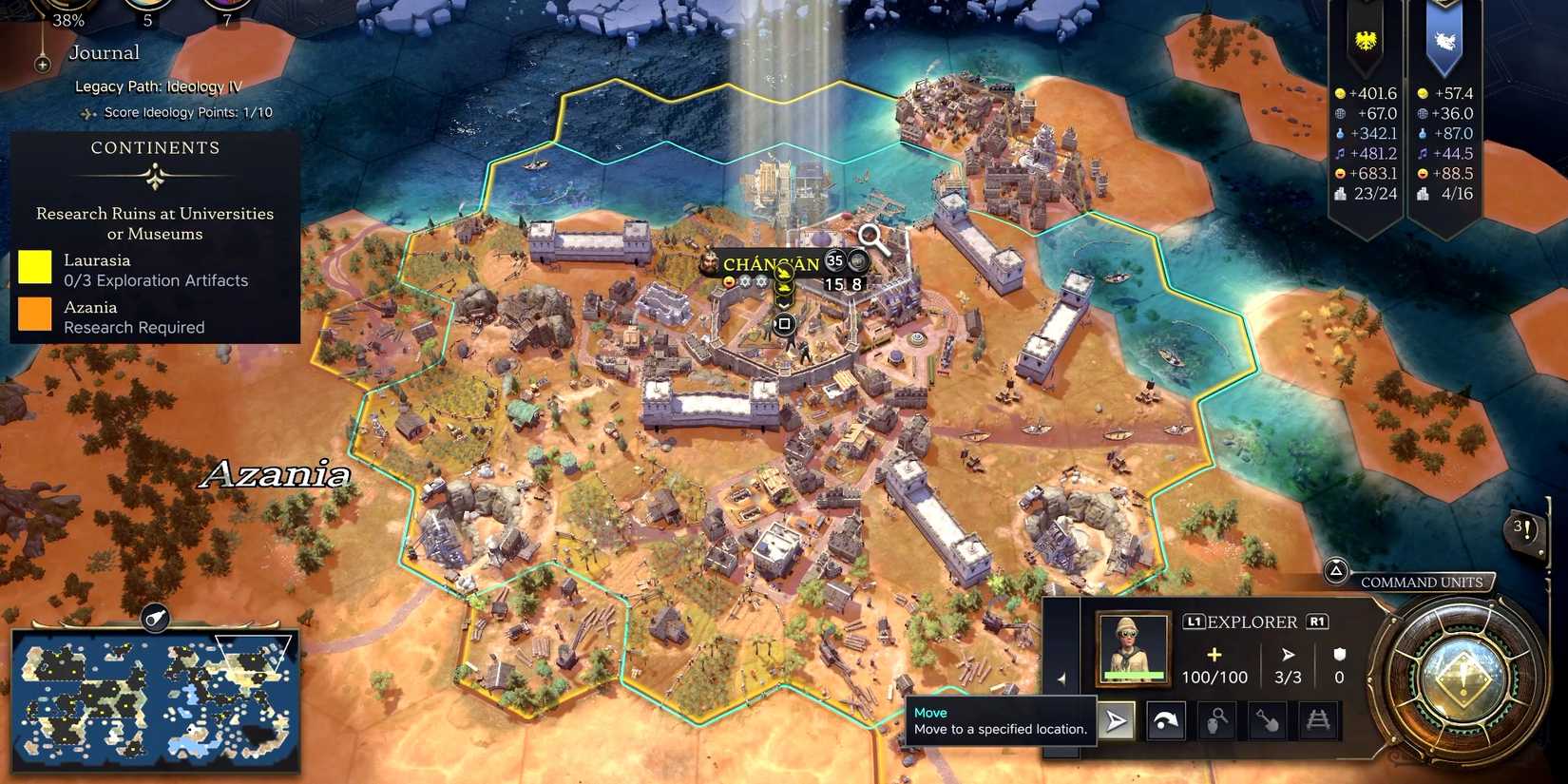Open the Journal at top left
1568x784 pixels.
(x=104, y=52)
